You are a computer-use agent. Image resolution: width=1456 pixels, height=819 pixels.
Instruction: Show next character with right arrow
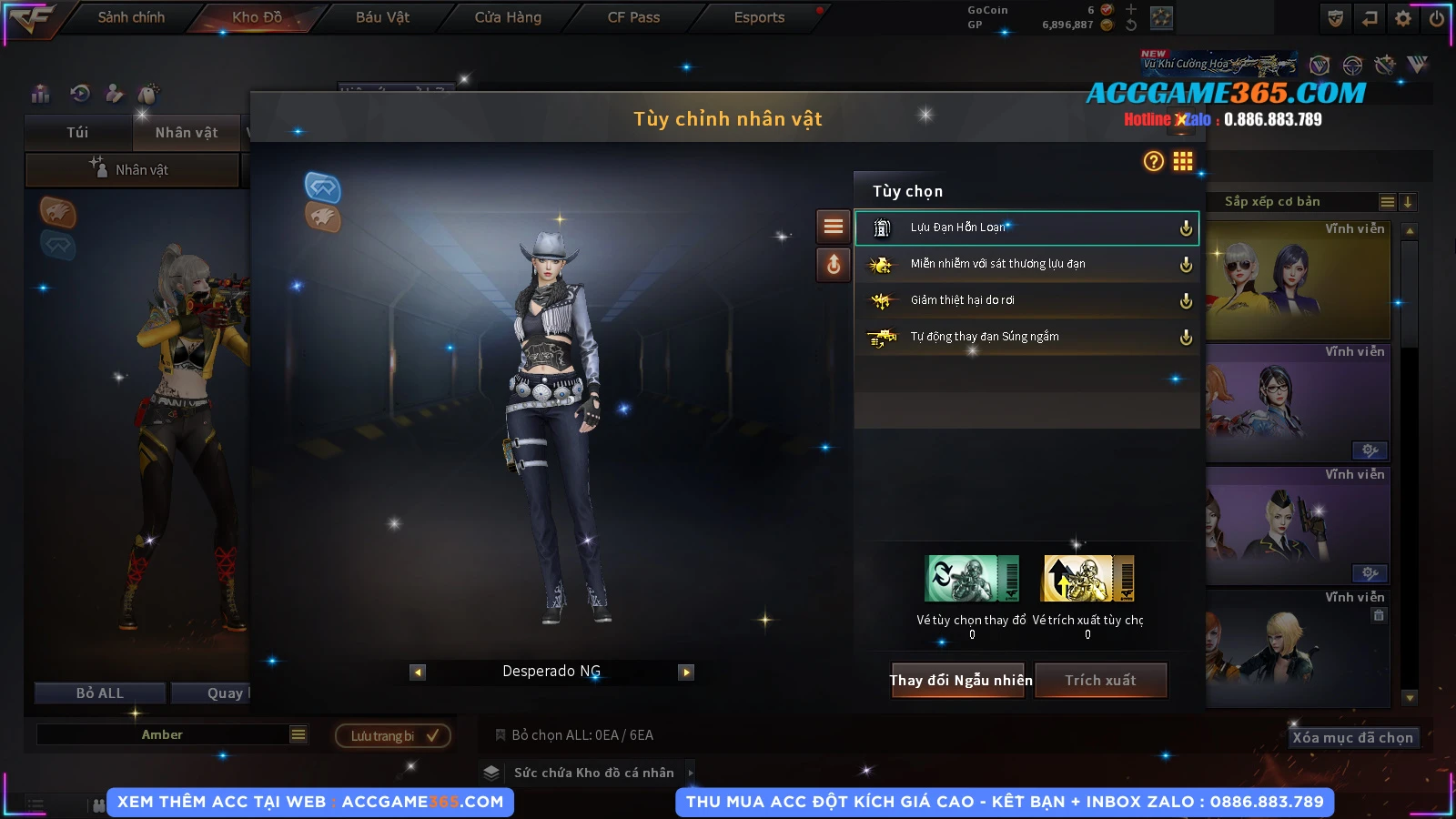click(x=686, y=672)
